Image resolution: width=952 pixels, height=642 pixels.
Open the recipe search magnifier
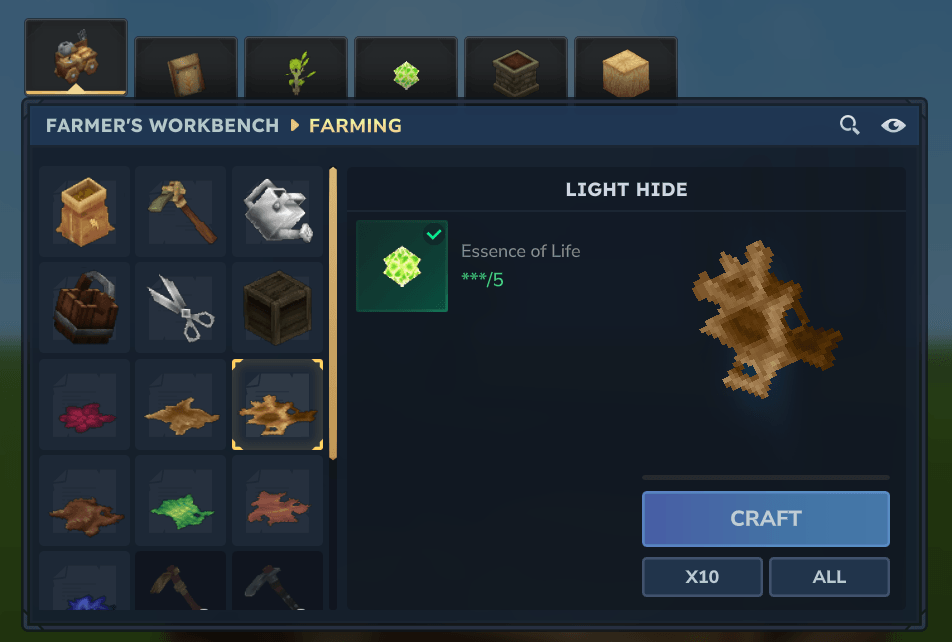click(849, 125)
